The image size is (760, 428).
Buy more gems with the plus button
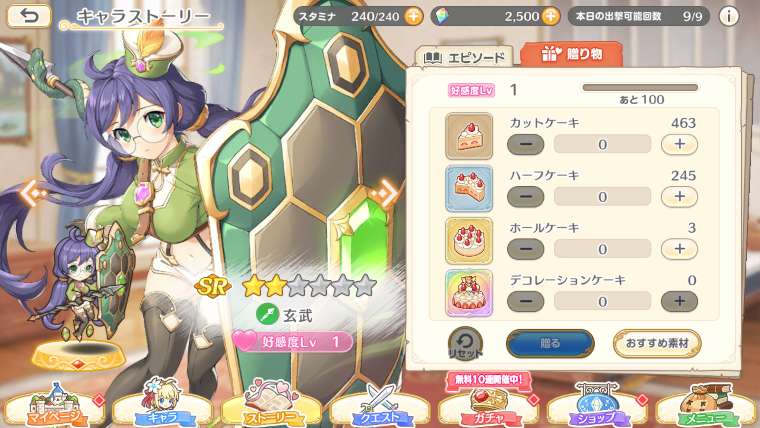[550, 17]
